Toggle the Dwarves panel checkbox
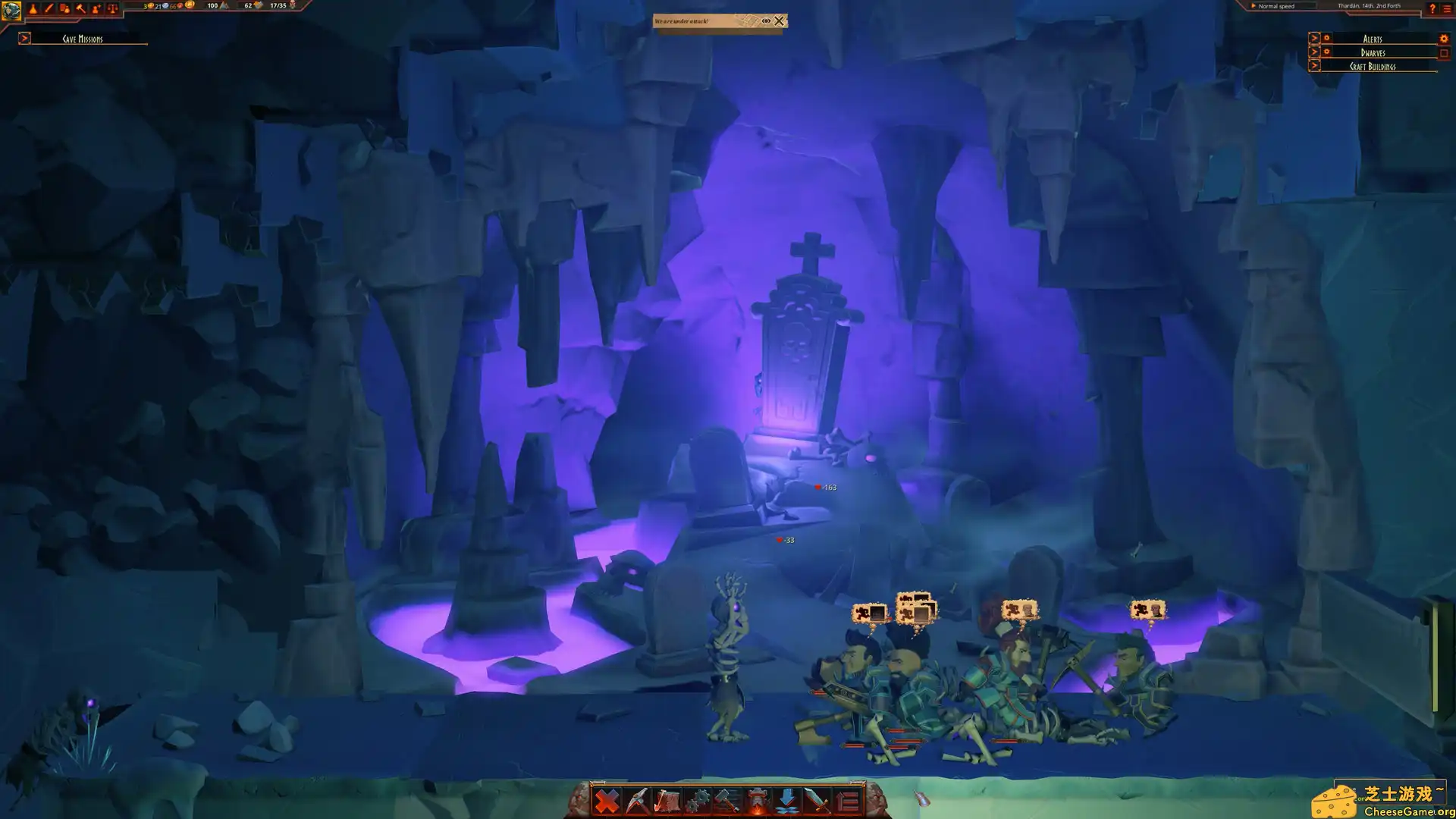 1445,52
